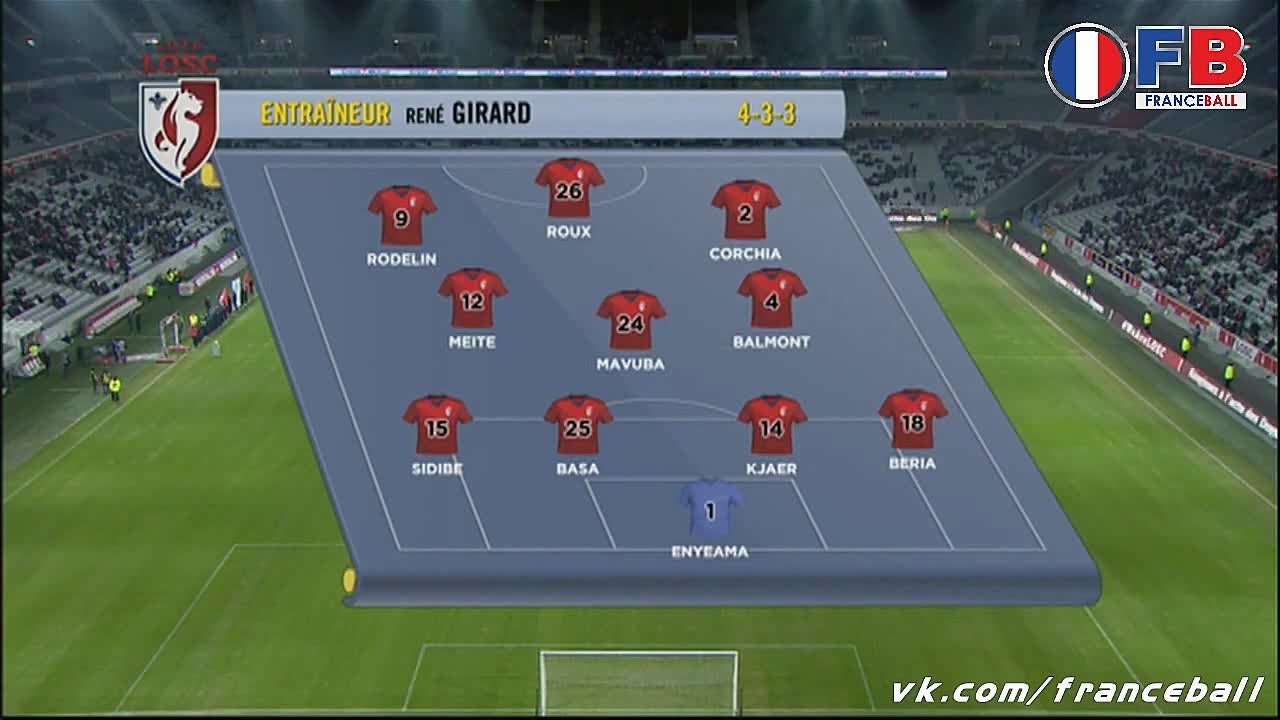Click Mavuba's number 24 shirt

pyautogui.click(x=631, y=321)
